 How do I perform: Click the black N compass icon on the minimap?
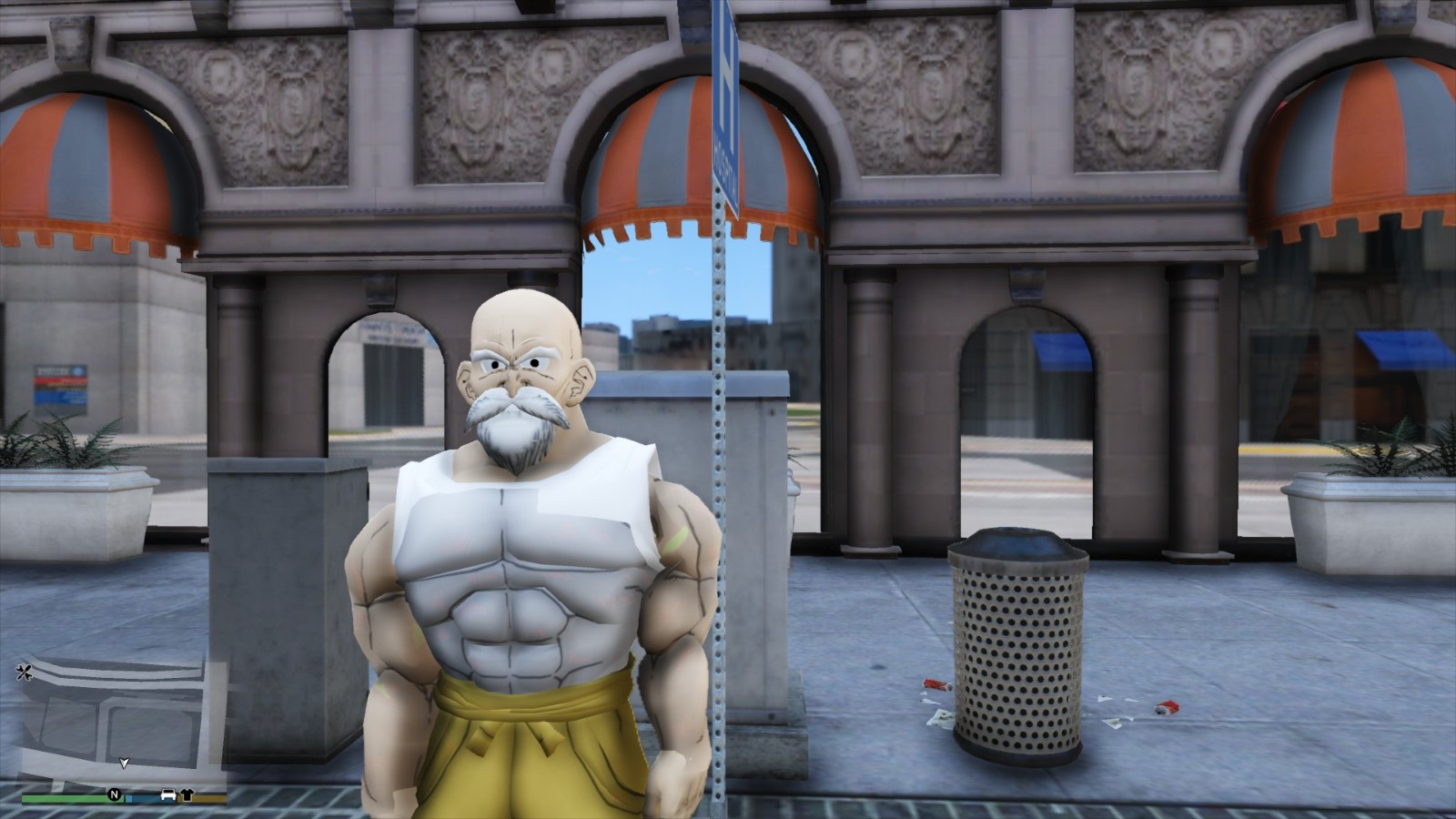[x=115, y=795]
